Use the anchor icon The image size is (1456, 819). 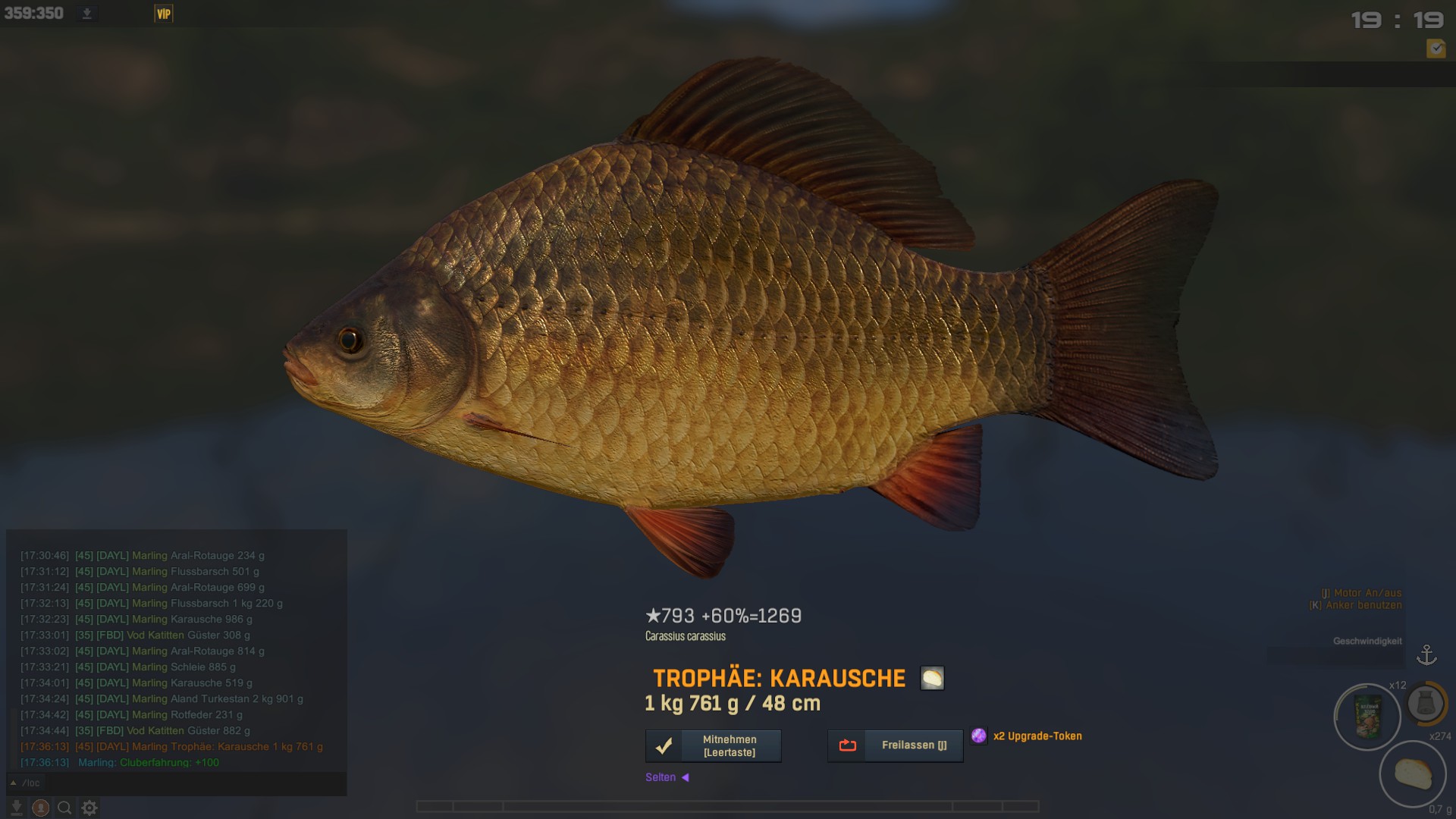[1426, 655]
